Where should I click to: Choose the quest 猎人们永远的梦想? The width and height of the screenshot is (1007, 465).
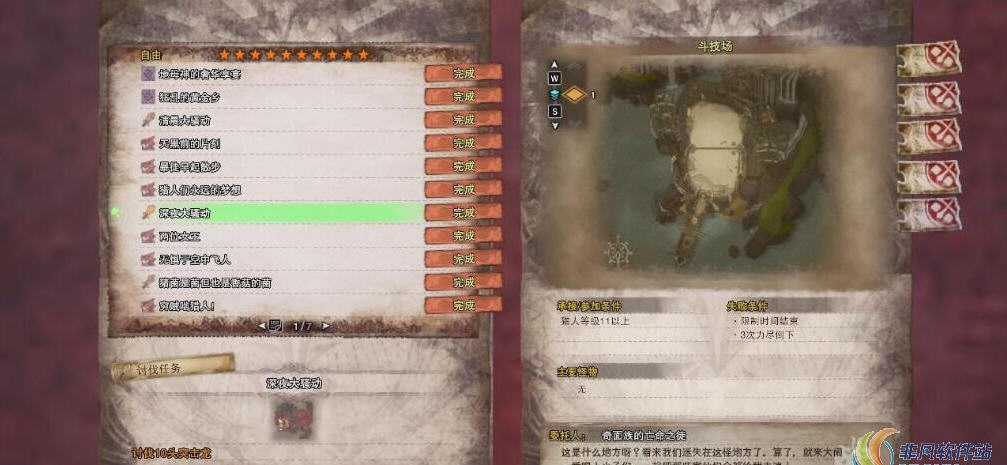tap(200, 189)
